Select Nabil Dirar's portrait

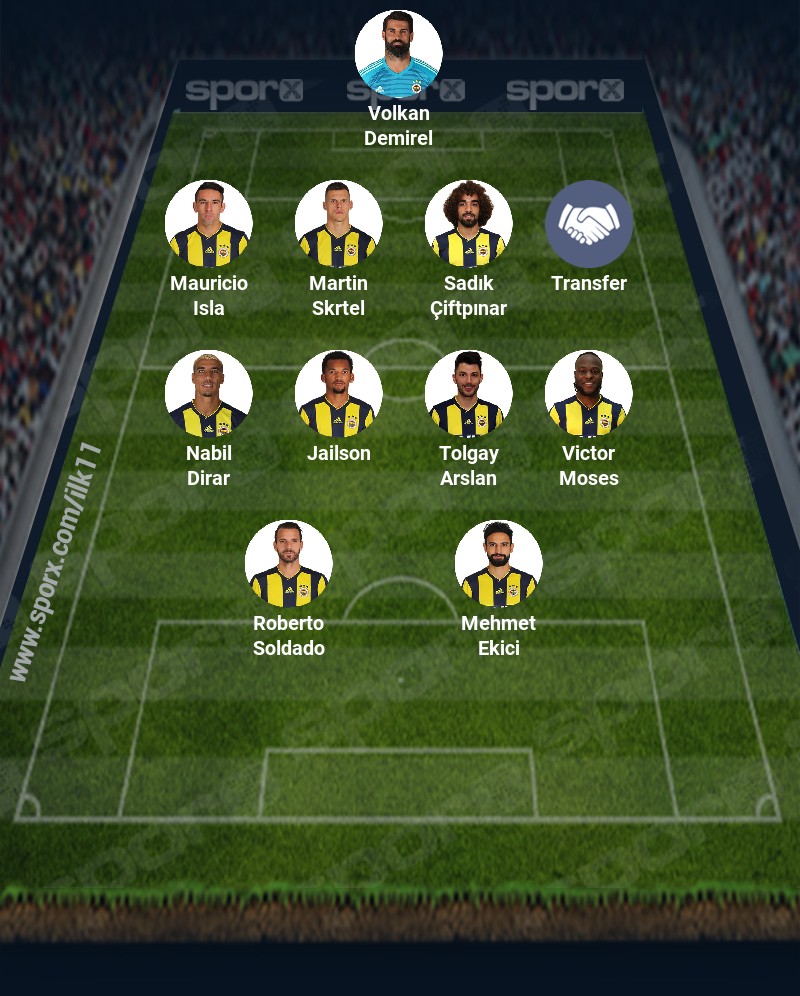click(209, 394)
